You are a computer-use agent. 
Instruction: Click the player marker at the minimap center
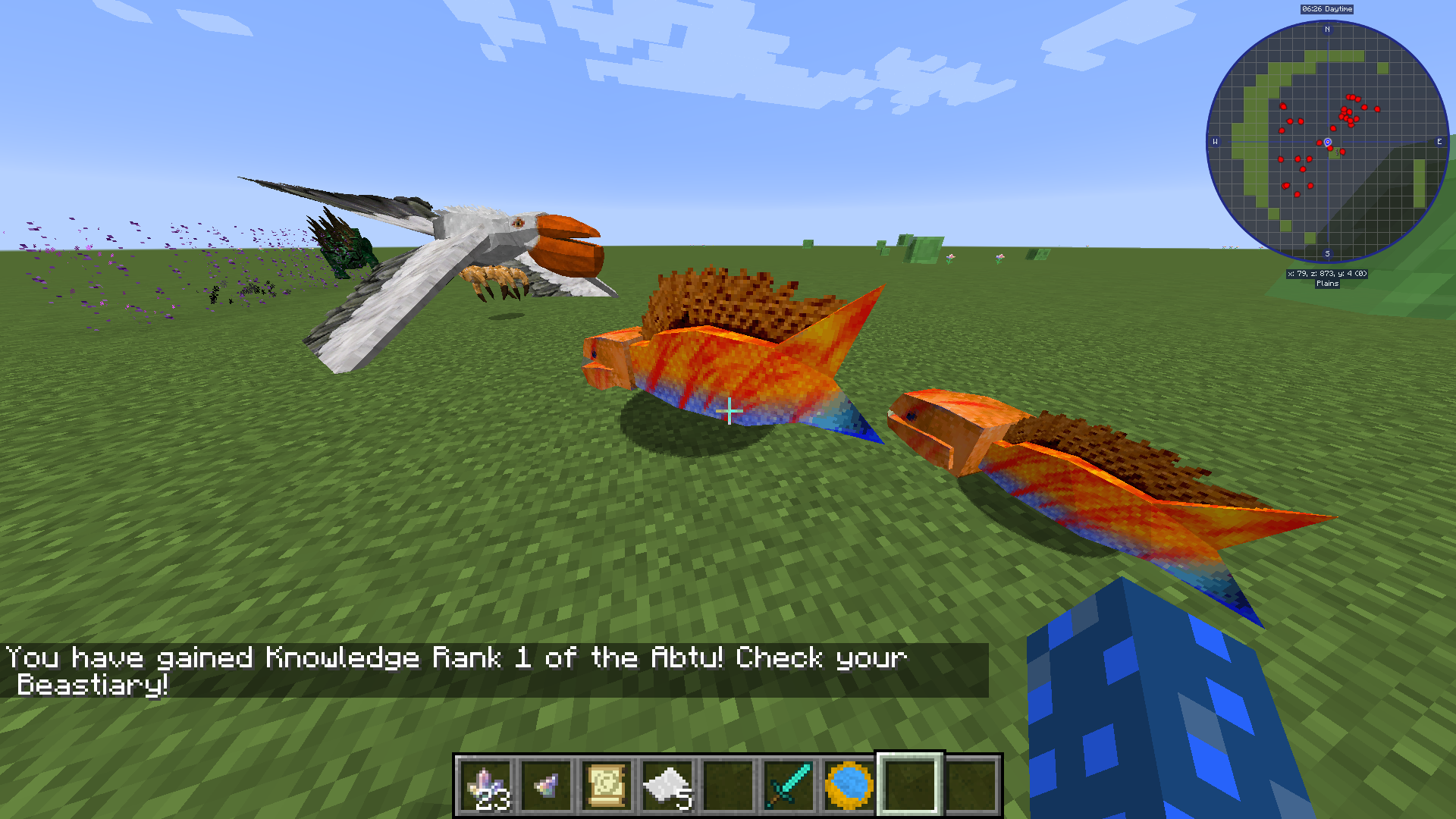point(1329,141)
